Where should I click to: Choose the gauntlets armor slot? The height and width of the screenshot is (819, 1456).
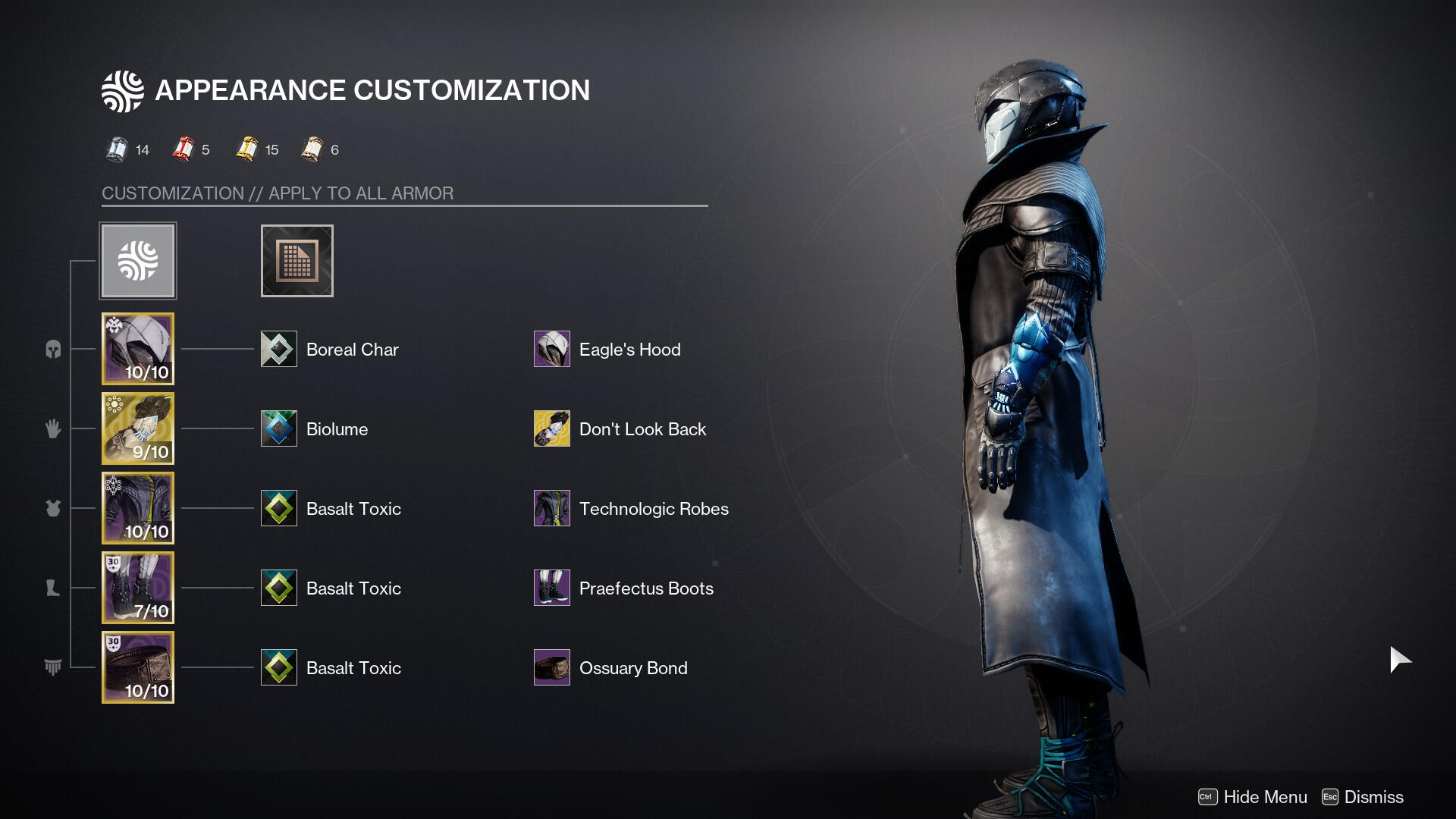coord(138,428)
